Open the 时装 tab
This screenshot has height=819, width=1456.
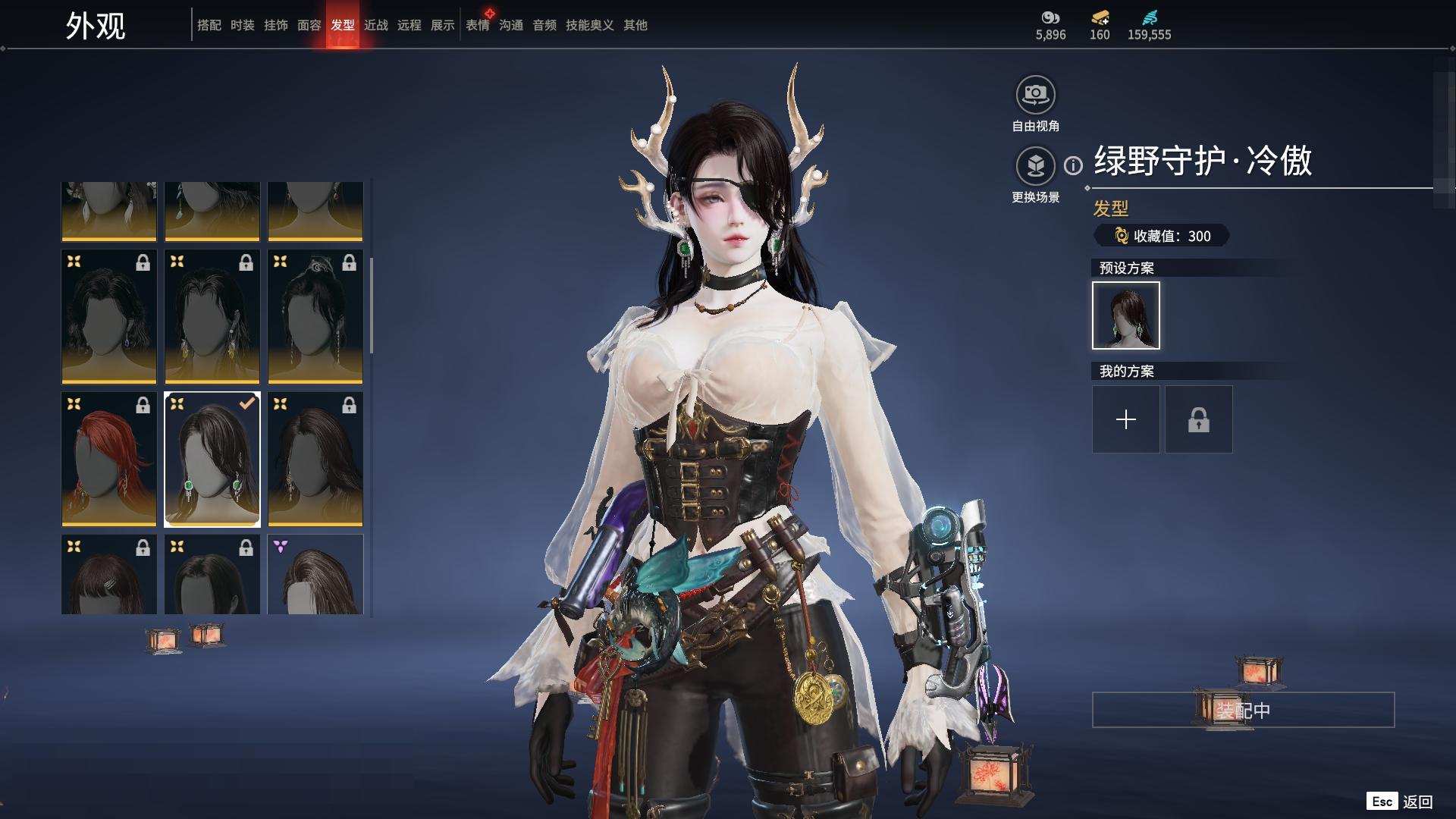pos(242,25)
